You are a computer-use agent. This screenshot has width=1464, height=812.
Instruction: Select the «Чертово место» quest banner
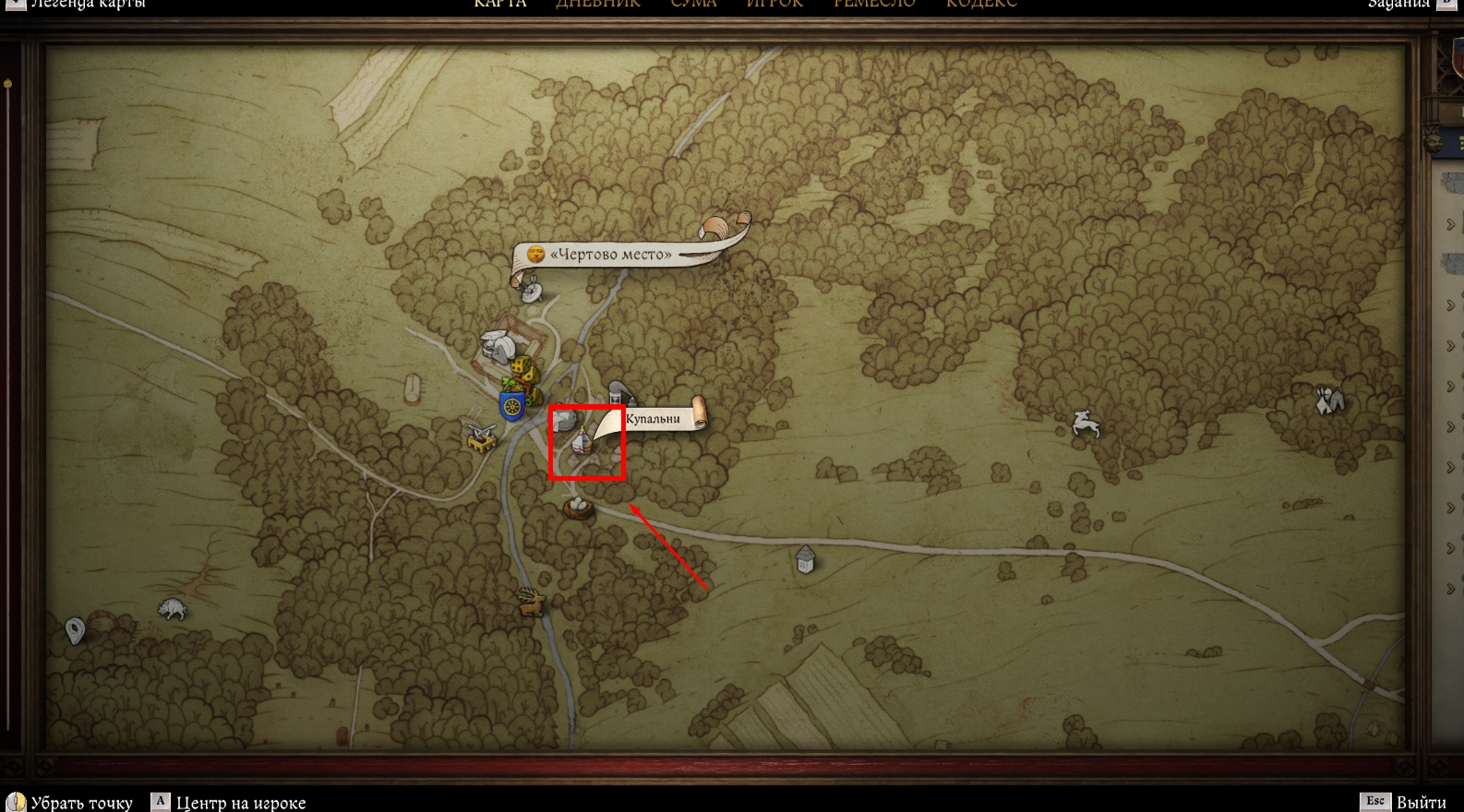pos(611,254)
